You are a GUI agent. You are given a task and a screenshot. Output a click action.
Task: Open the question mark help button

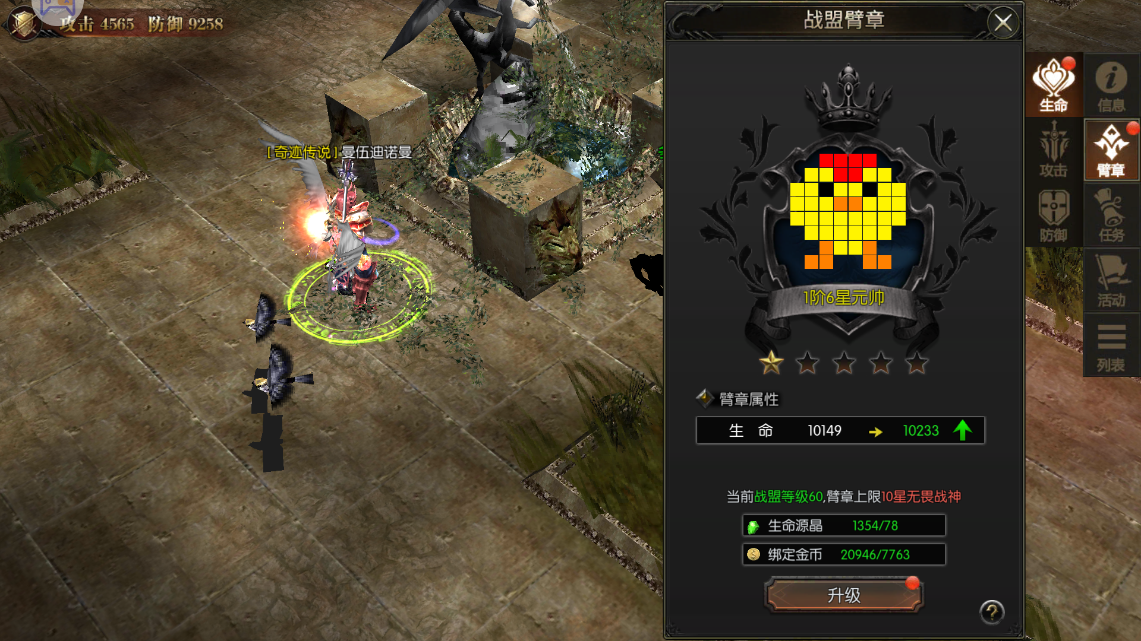point(991,611)
